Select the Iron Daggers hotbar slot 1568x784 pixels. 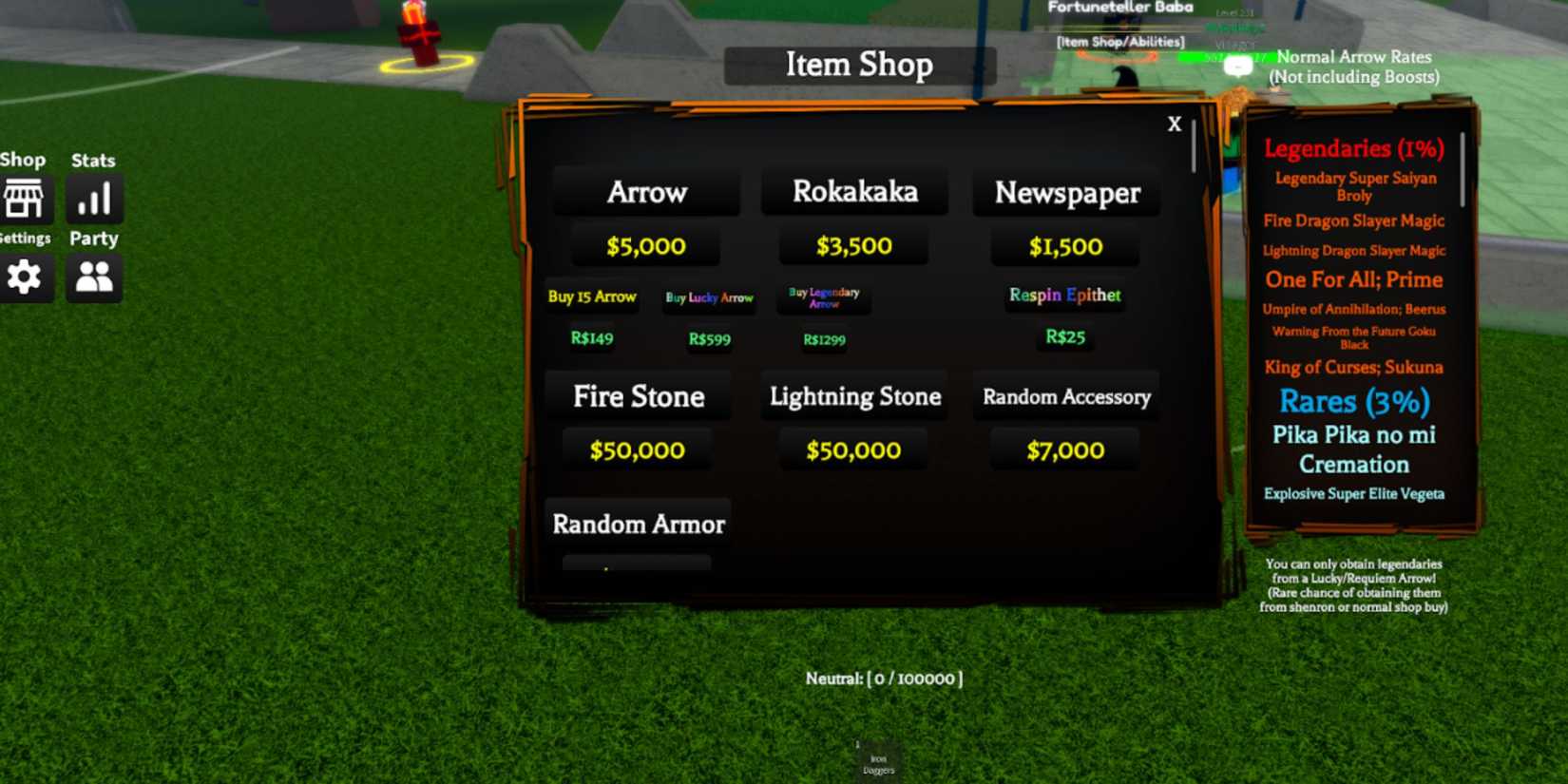876,755
